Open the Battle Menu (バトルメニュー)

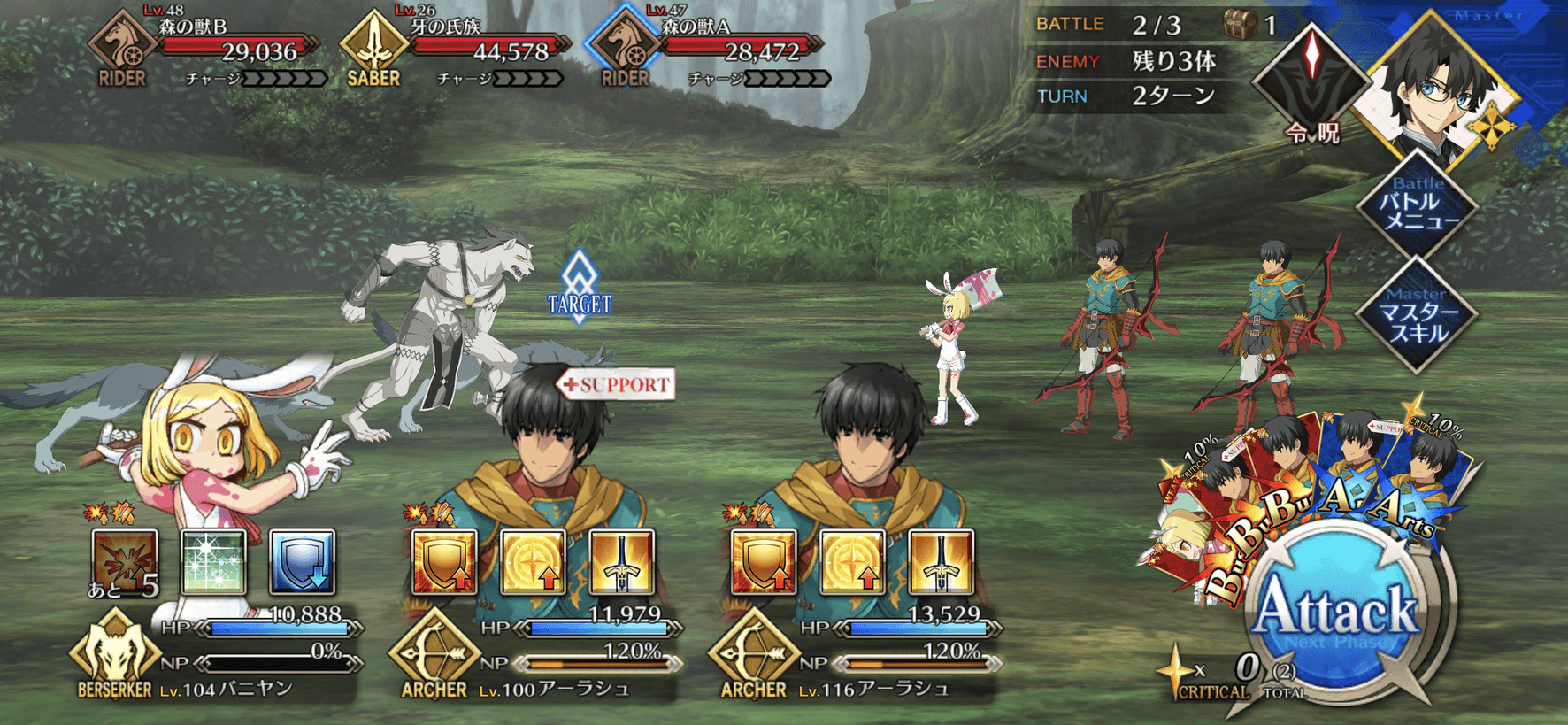coord(1416,205)
